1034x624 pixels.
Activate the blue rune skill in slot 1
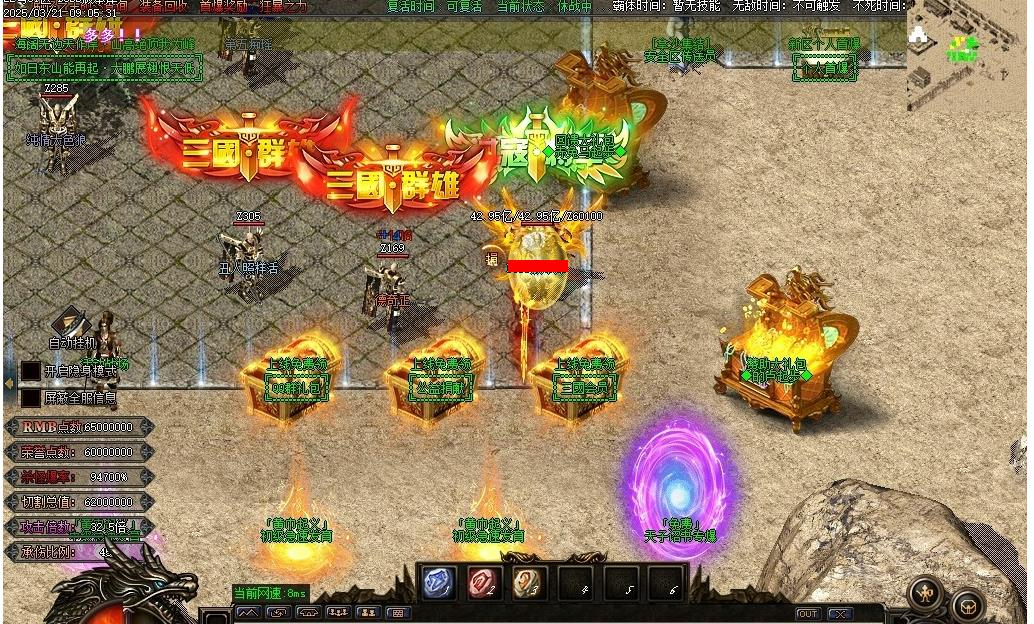tap(439, 583)
